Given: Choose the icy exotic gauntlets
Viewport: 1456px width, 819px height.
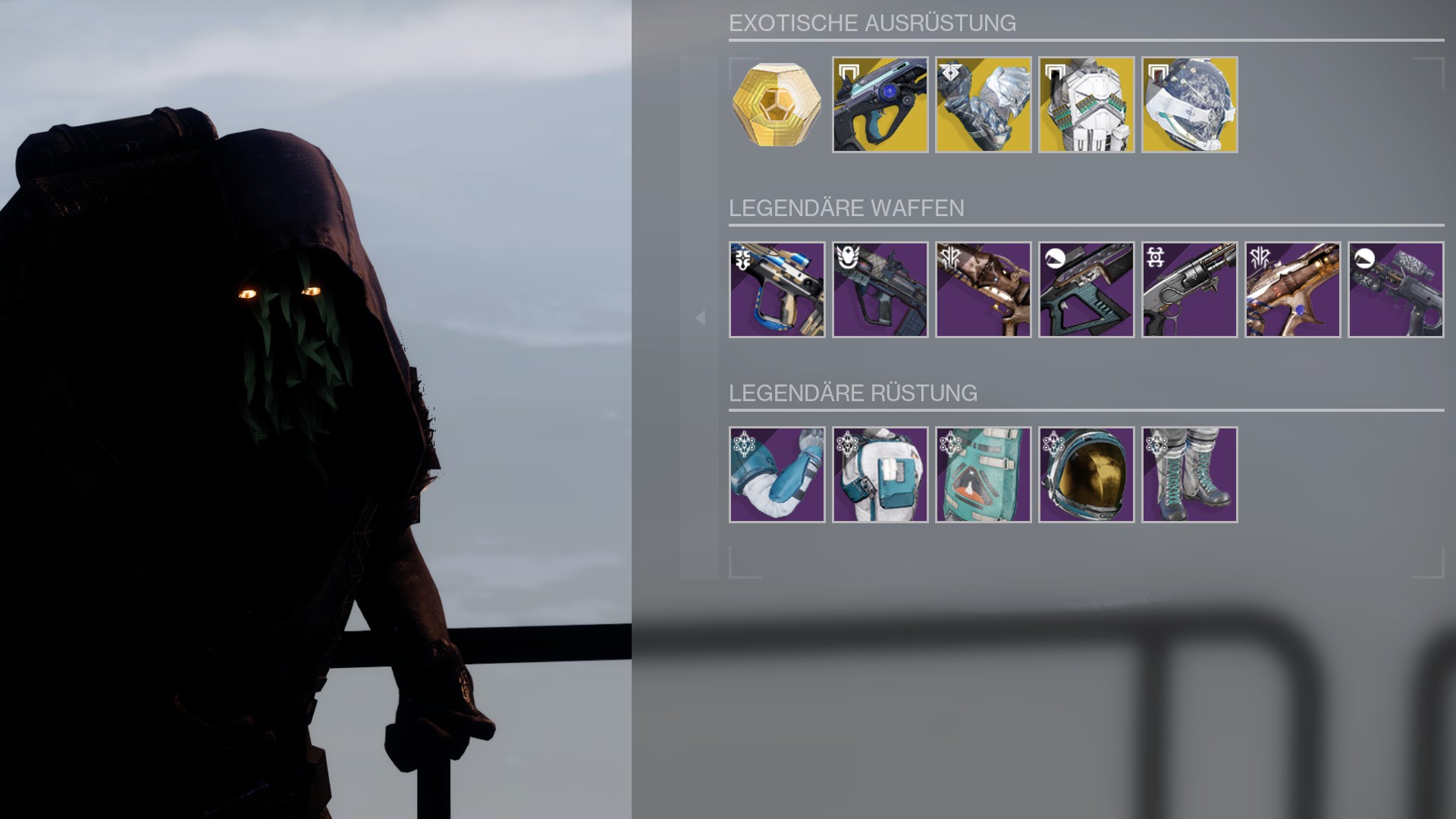Looking at the screenshot, I should [x=983, y=105].
